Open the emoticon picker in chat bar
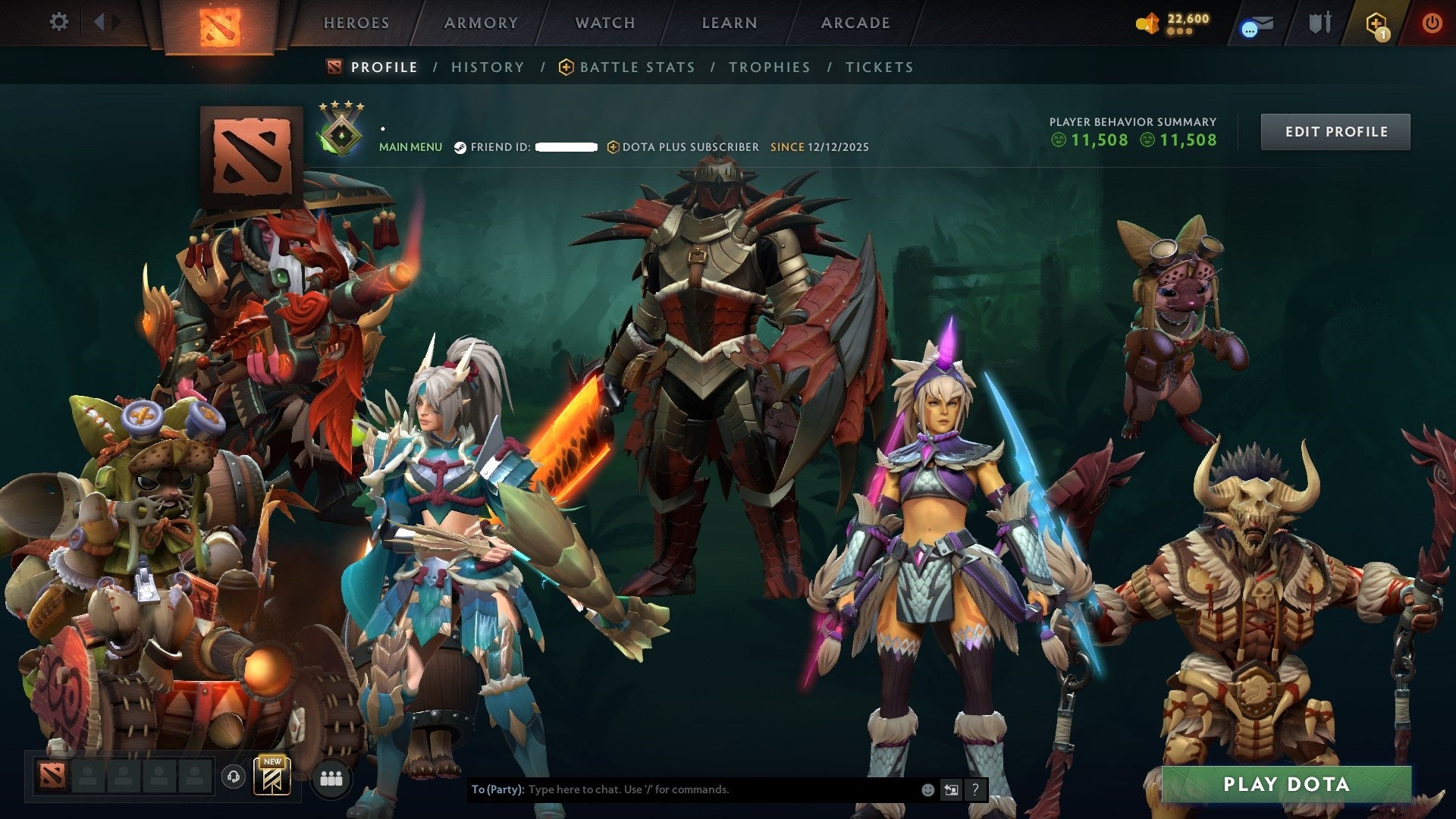 pyautogui.click(x=927, y=789)
